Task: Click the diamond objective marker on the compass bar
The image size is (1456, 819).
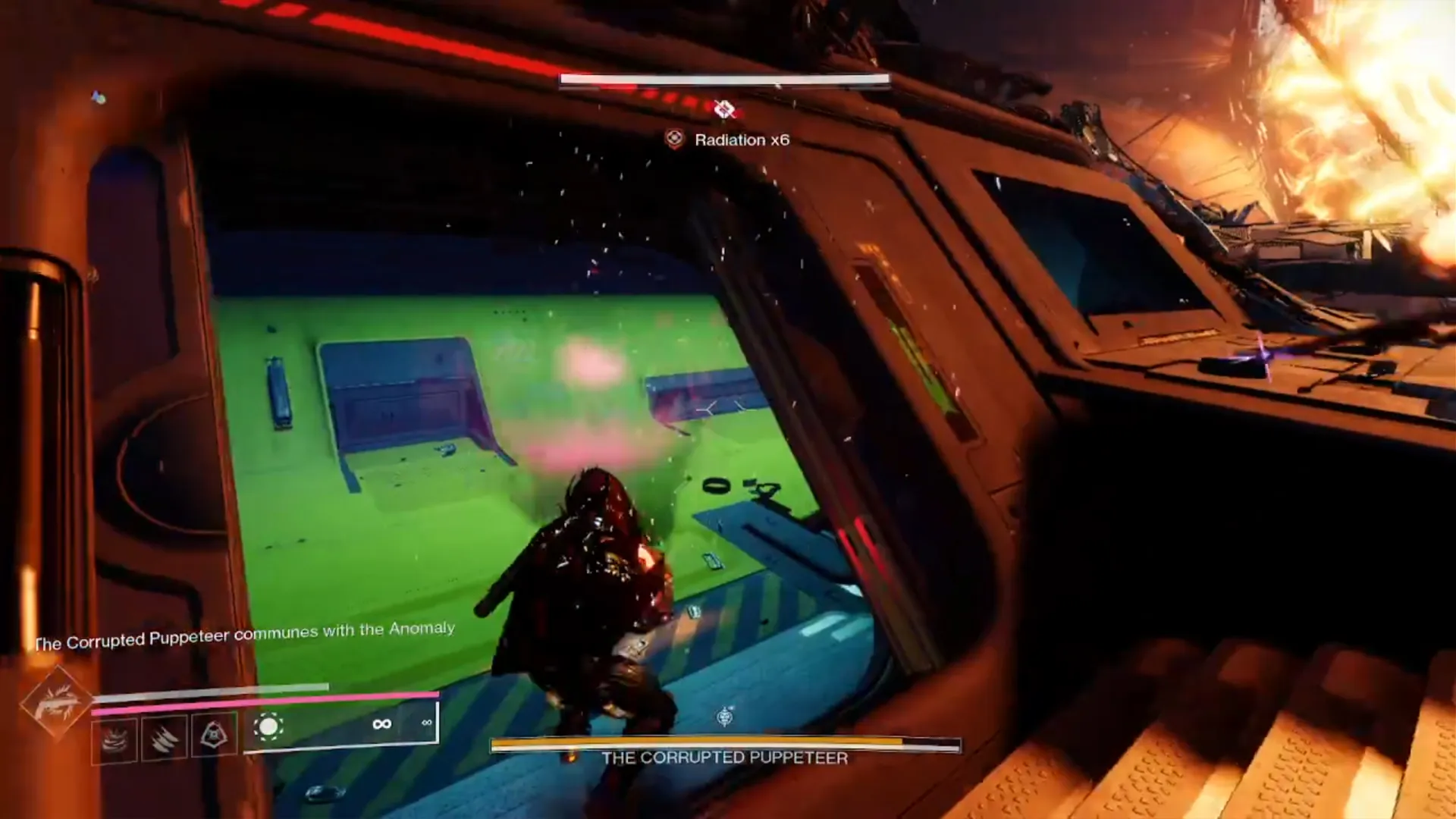Action: (x=724, y=109)
